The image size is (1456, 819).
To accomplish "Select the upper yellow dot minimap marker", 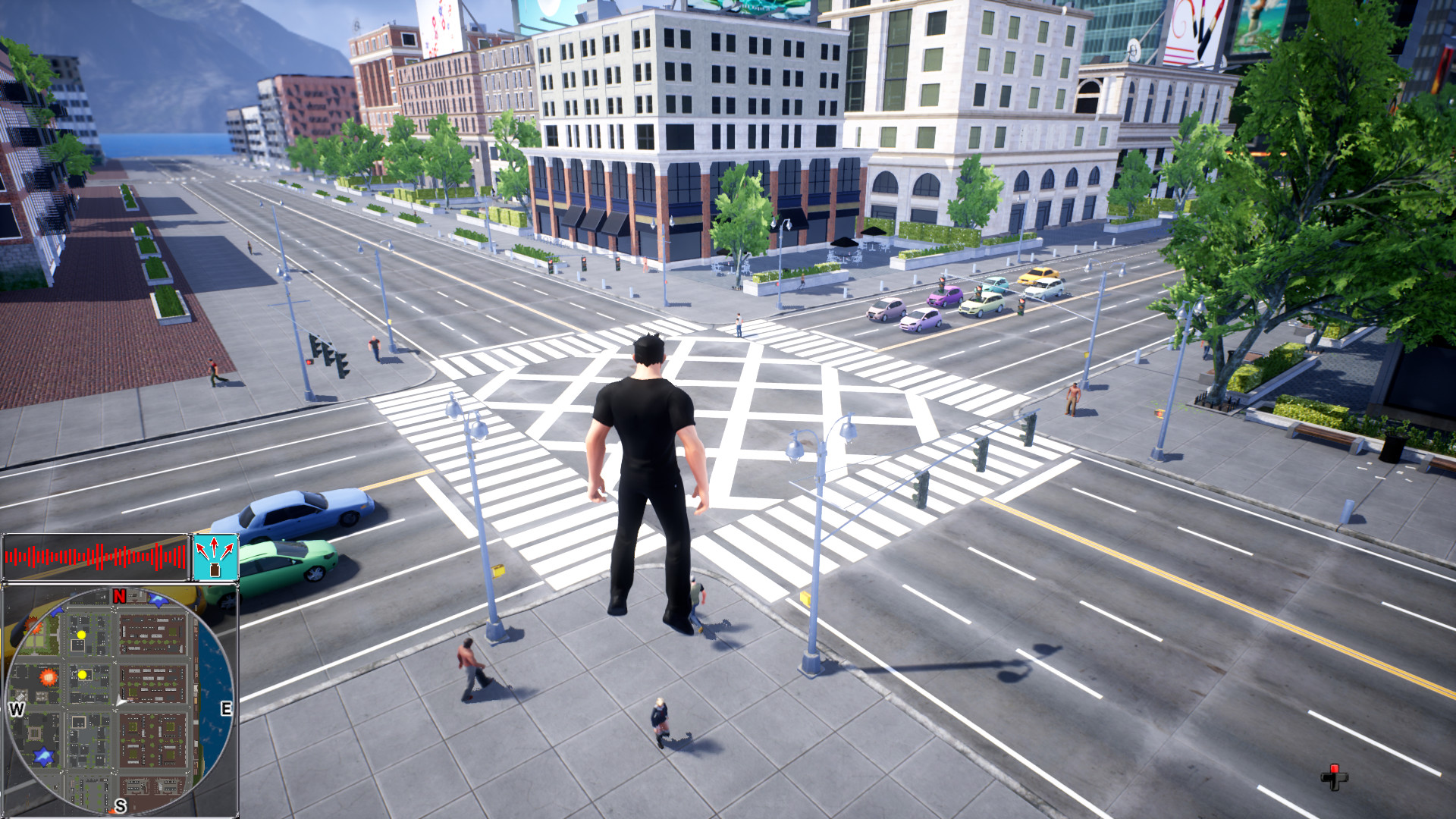I will pyautogui.click(x=81, y=635).
